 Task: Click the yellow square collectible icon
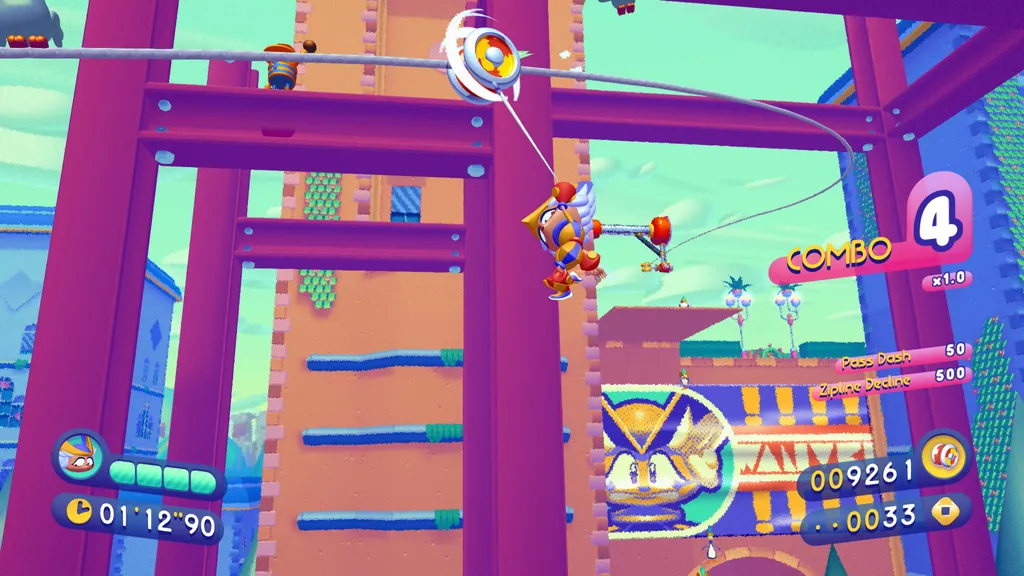945,516
